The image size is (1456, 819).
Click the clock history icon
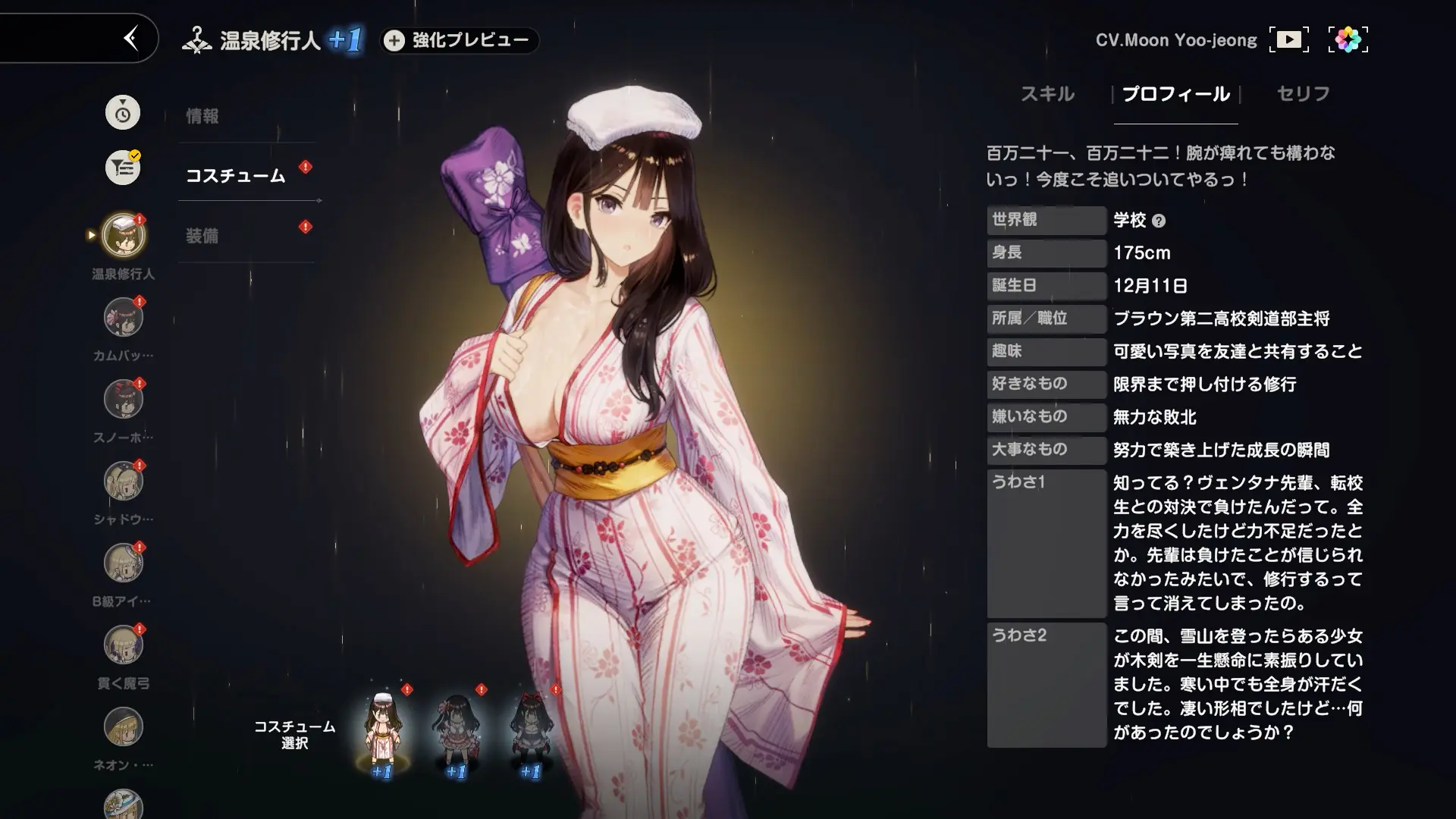coord(123,113)
